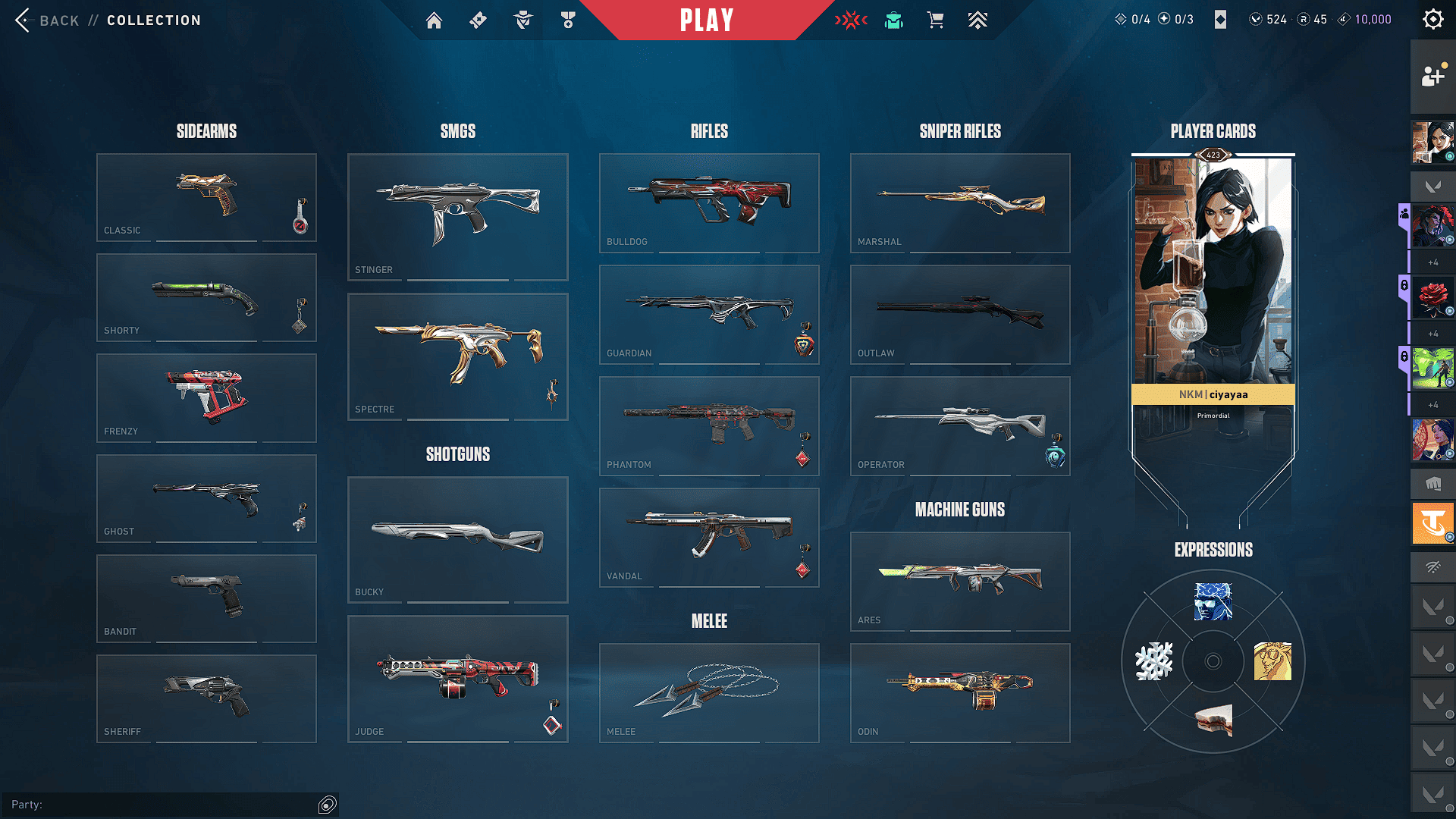Select the Stinger SMG slot
1456x819 pixels.
457,217
